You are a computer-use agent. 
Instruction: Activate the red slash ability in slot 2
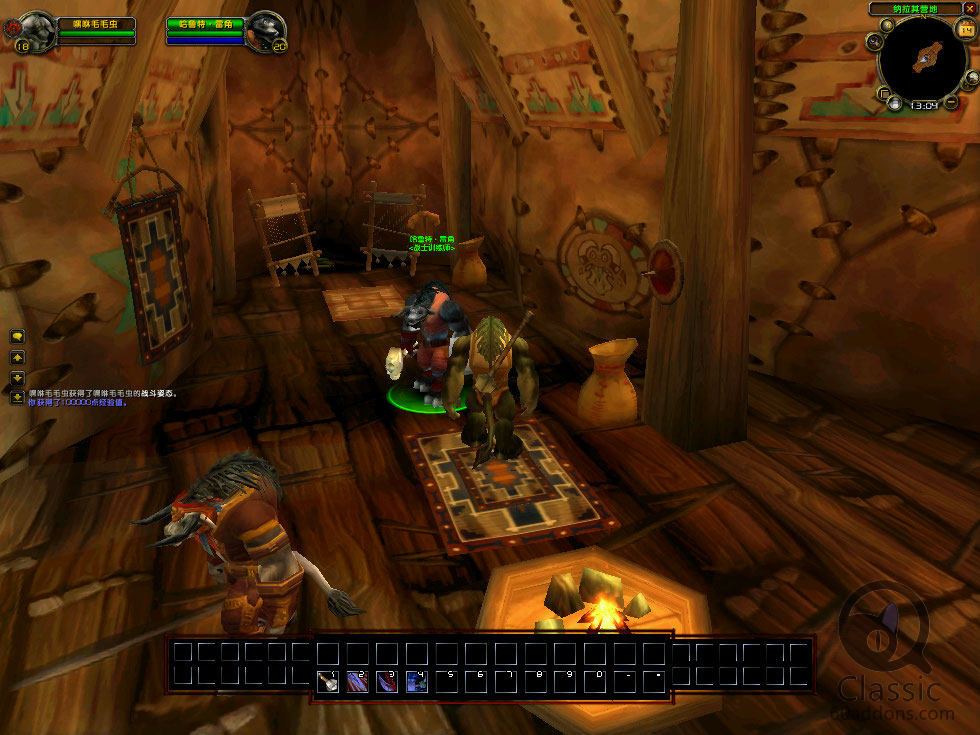click(x=357, y=681)
